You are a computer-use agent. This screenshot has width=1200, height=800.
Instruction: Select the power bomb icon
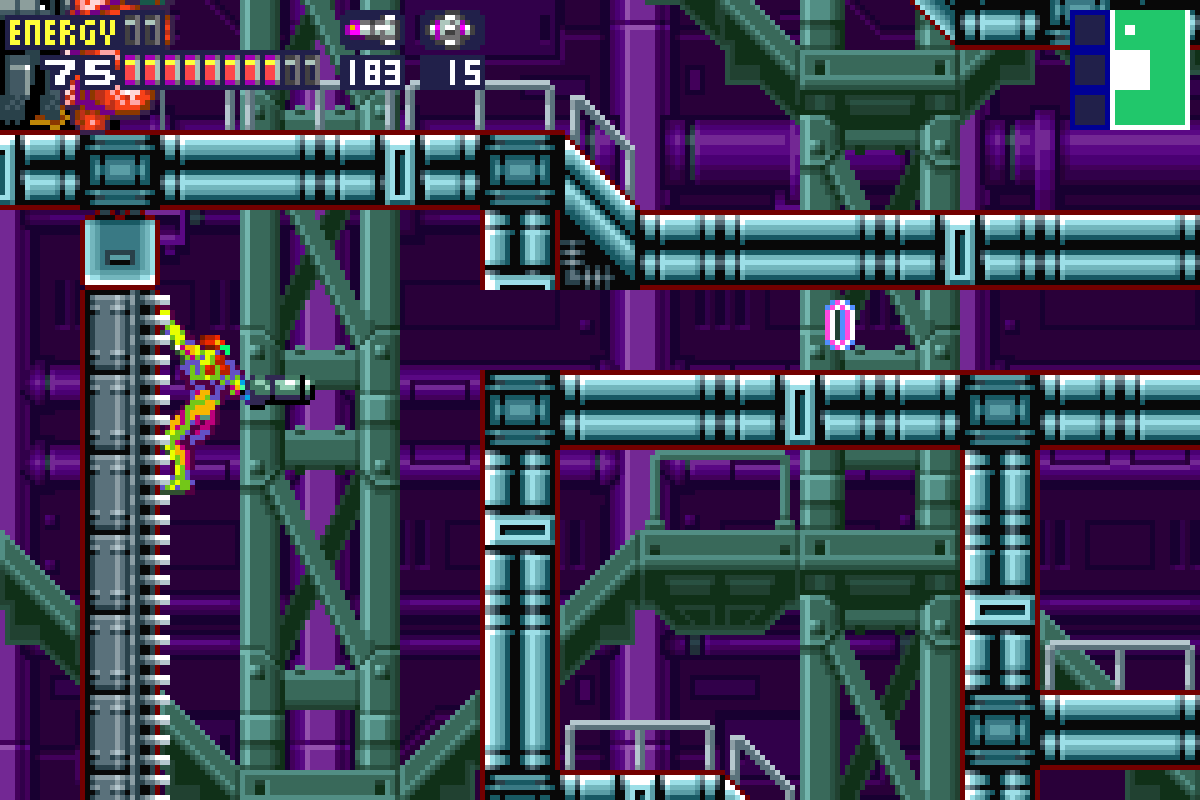452,30
